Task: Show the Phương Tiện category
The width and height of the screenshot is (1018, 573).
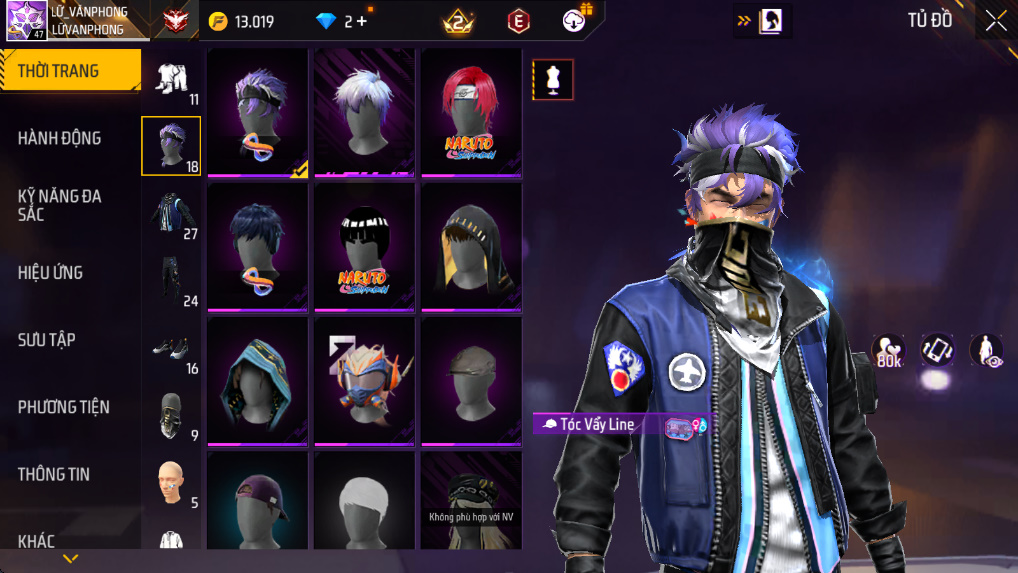Action: coord(63,406)
